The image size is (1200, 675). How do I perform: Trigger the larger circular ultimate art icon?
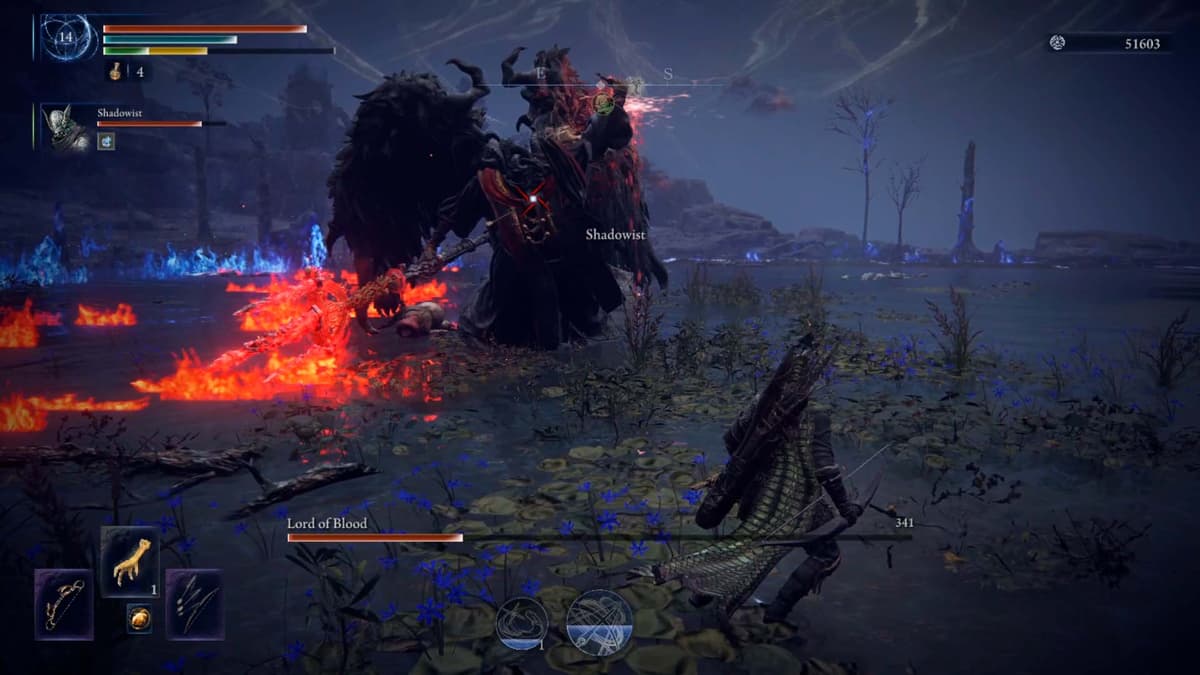[599, 621]
